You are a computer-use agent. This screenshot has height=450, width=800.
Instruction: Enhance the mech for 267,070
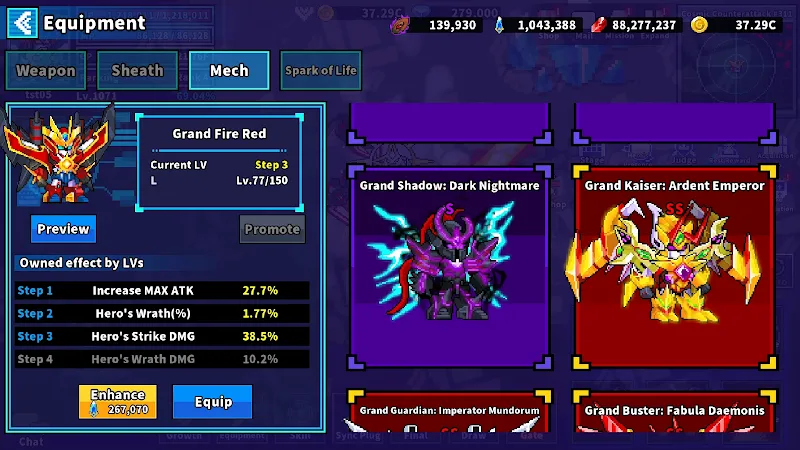click(118, 402)
